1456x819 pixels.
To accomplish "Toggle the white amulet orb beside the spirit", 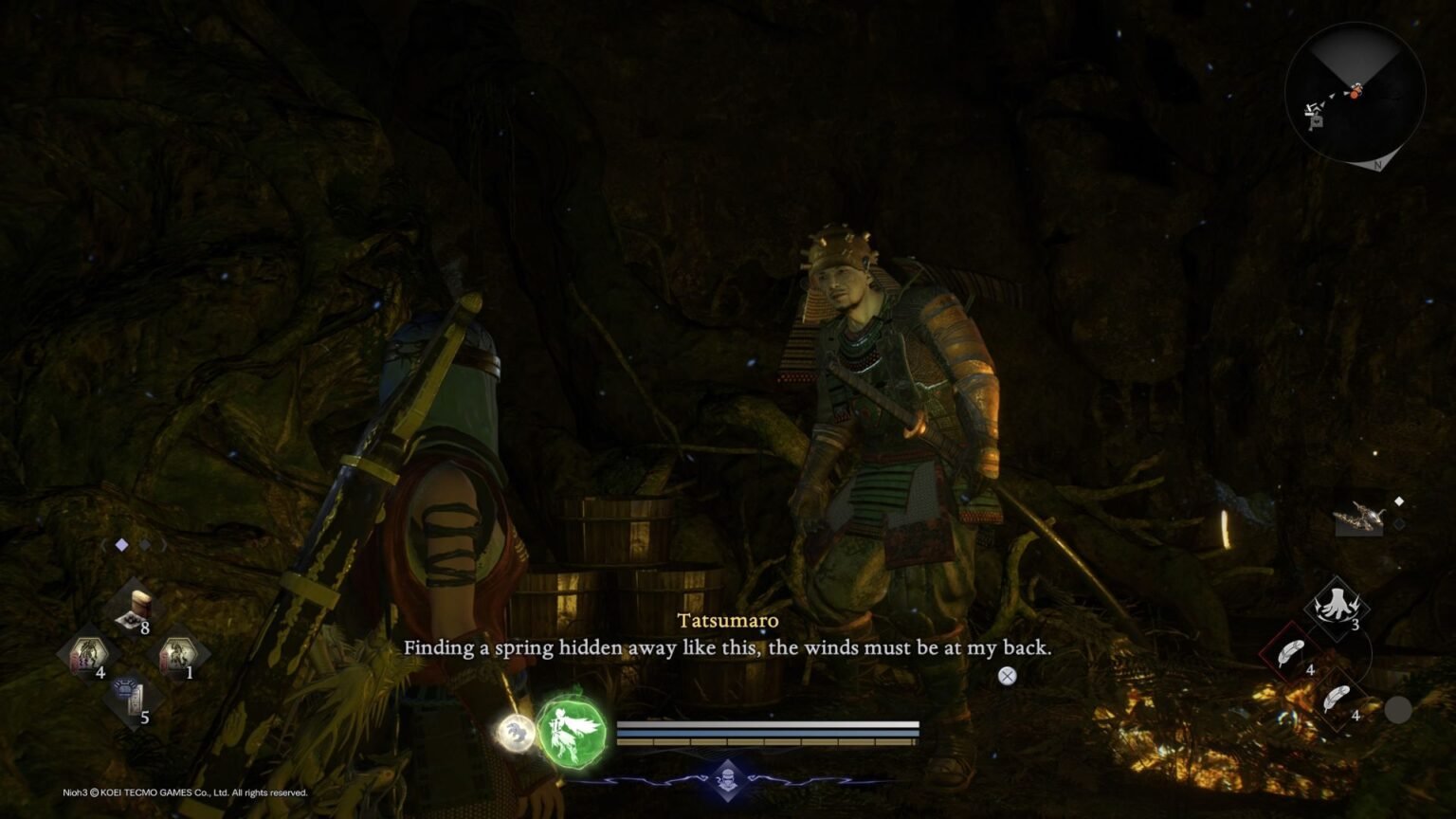I will click(x=517, y=732).
